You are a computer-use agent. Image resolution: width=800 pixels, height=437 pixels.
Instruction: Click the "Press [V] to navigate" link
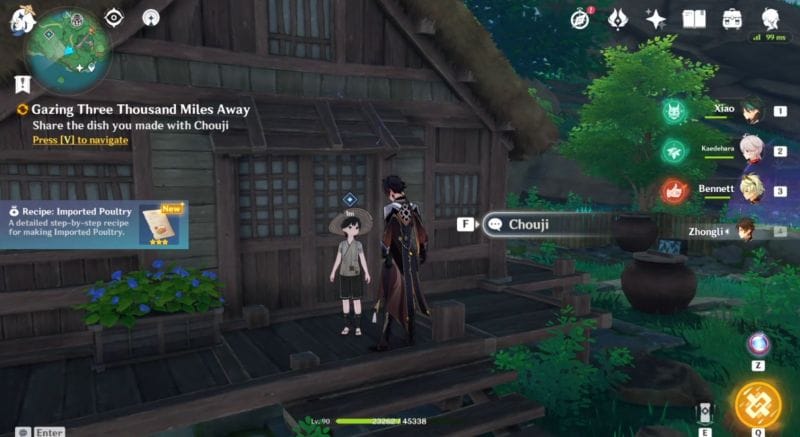80,141
